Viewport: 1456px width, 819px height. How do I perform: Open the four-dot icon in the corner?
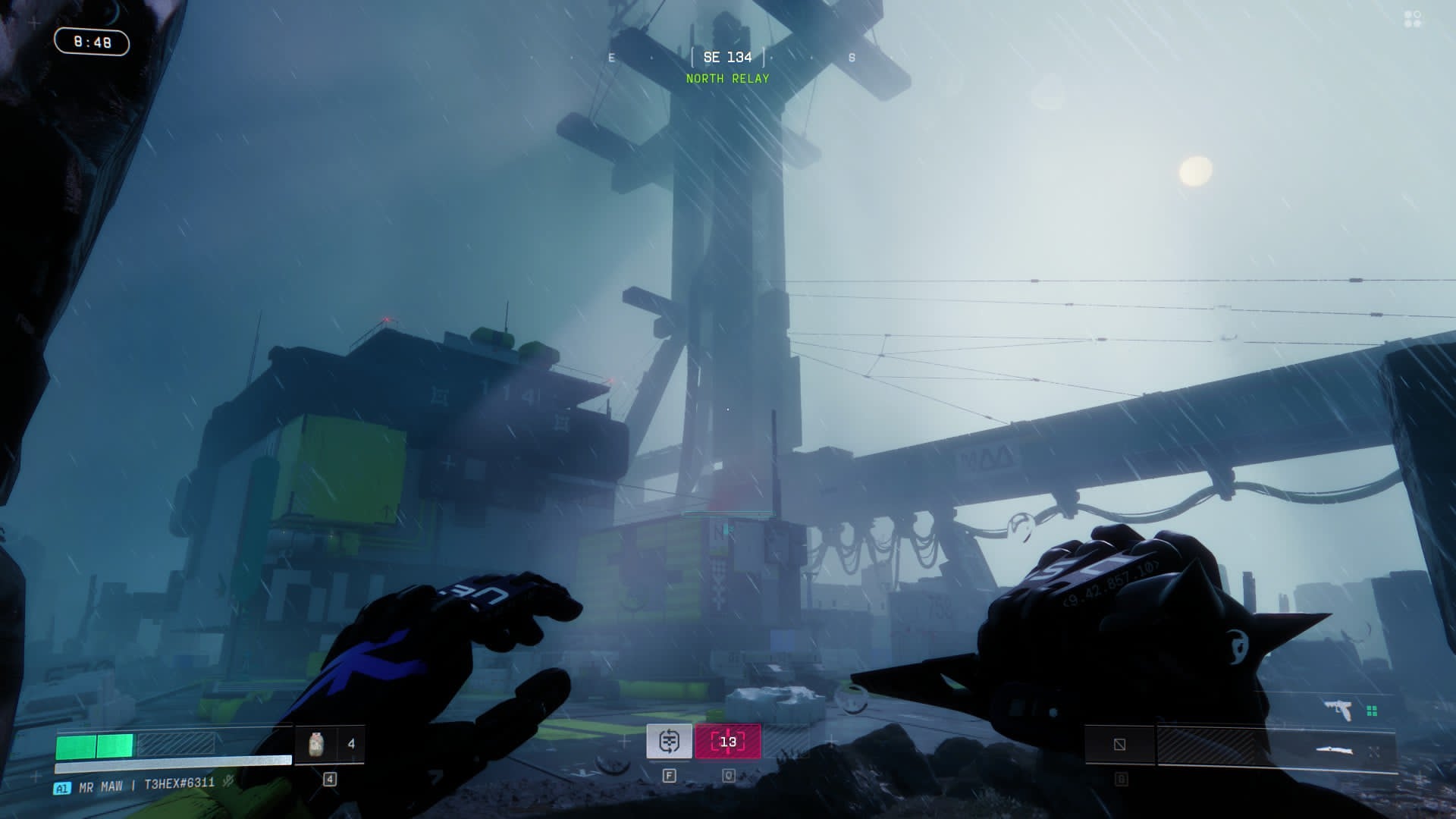[x=1413, y=19]
